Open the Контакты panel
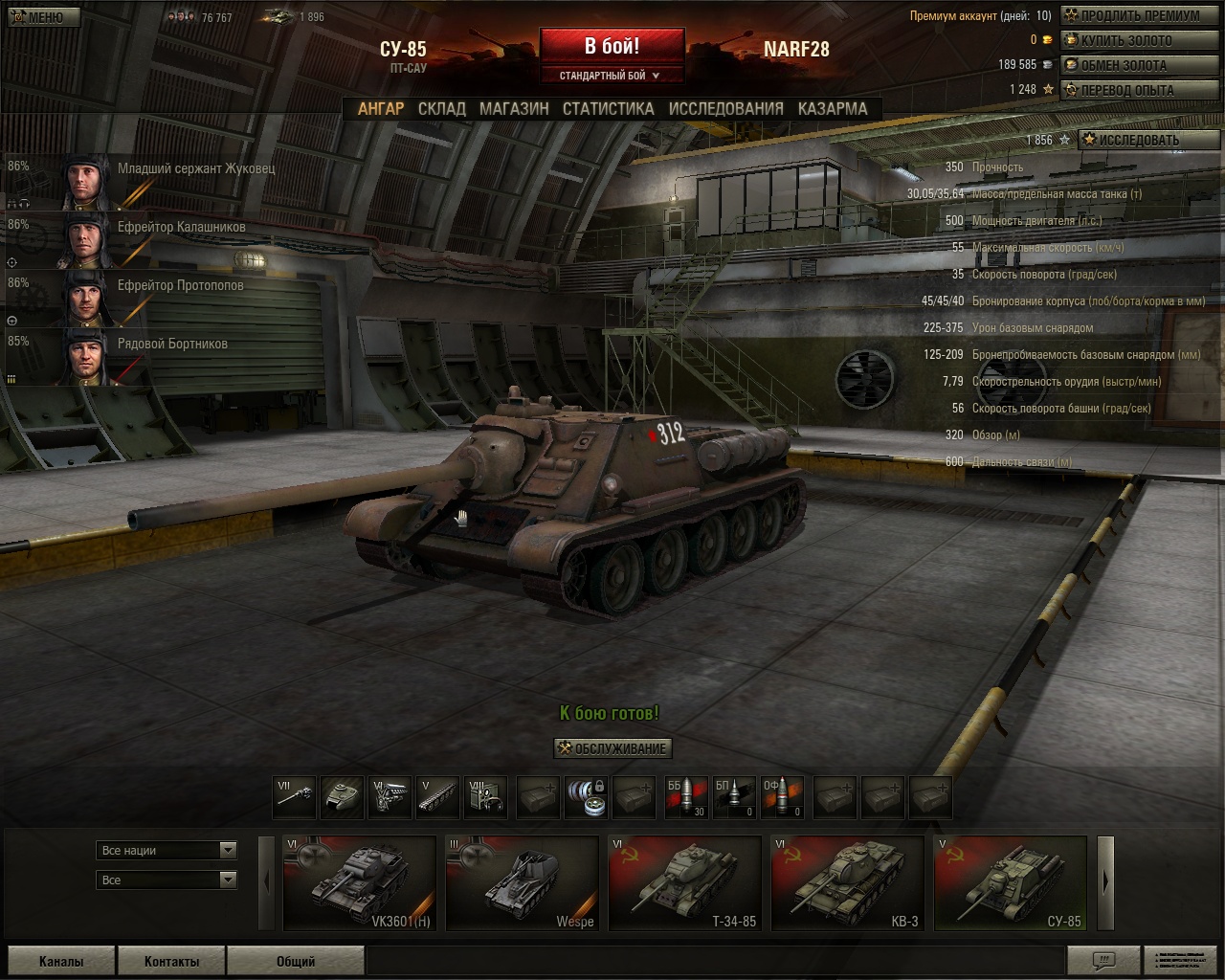Screen dimensions: 1225x980 click(x=172, y=962)
